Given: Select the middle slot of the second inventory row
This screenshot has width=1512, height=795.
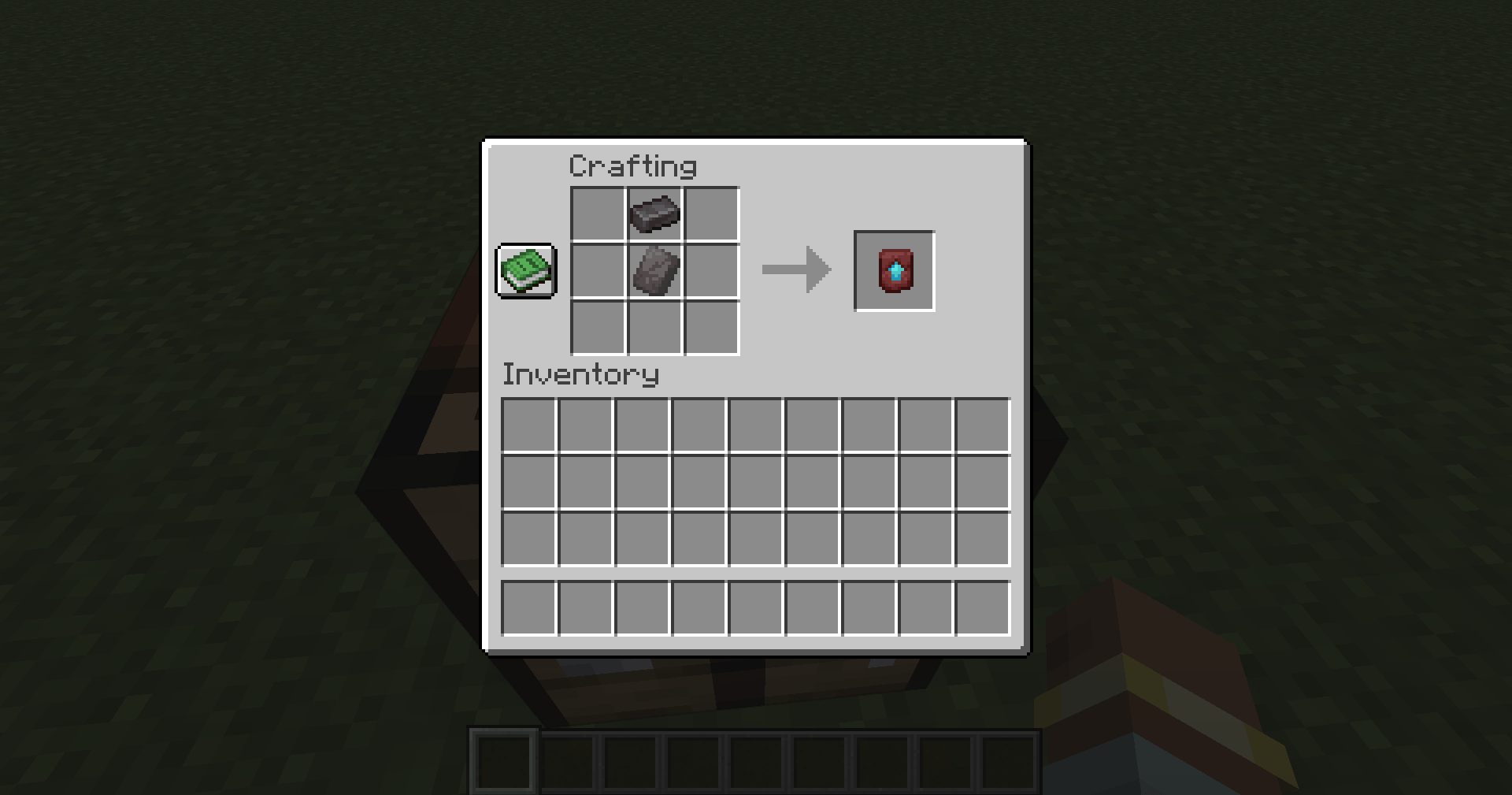Looking at the screenshot, I should [756, 483].
